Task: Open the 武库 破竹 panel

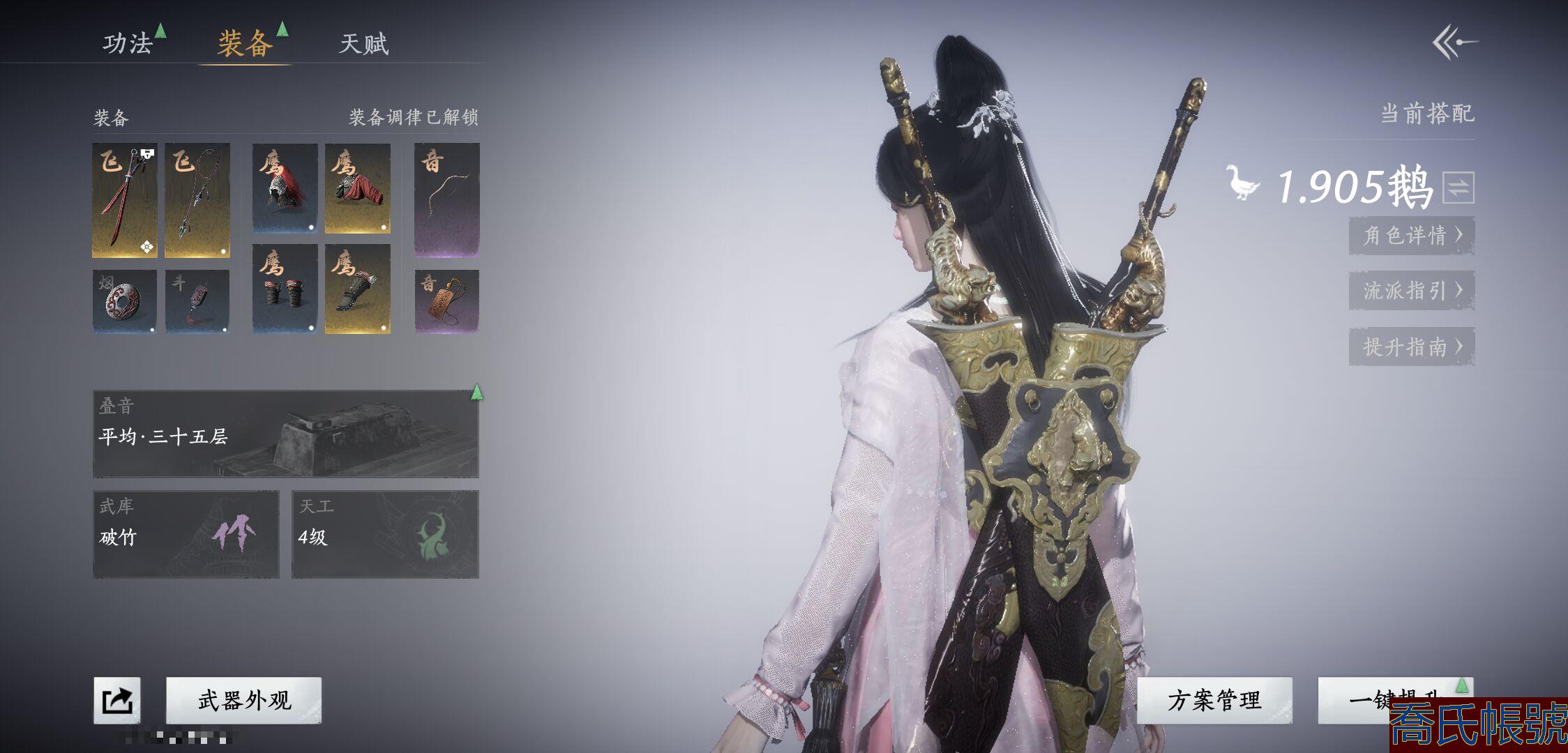Action: coord(186,534)
